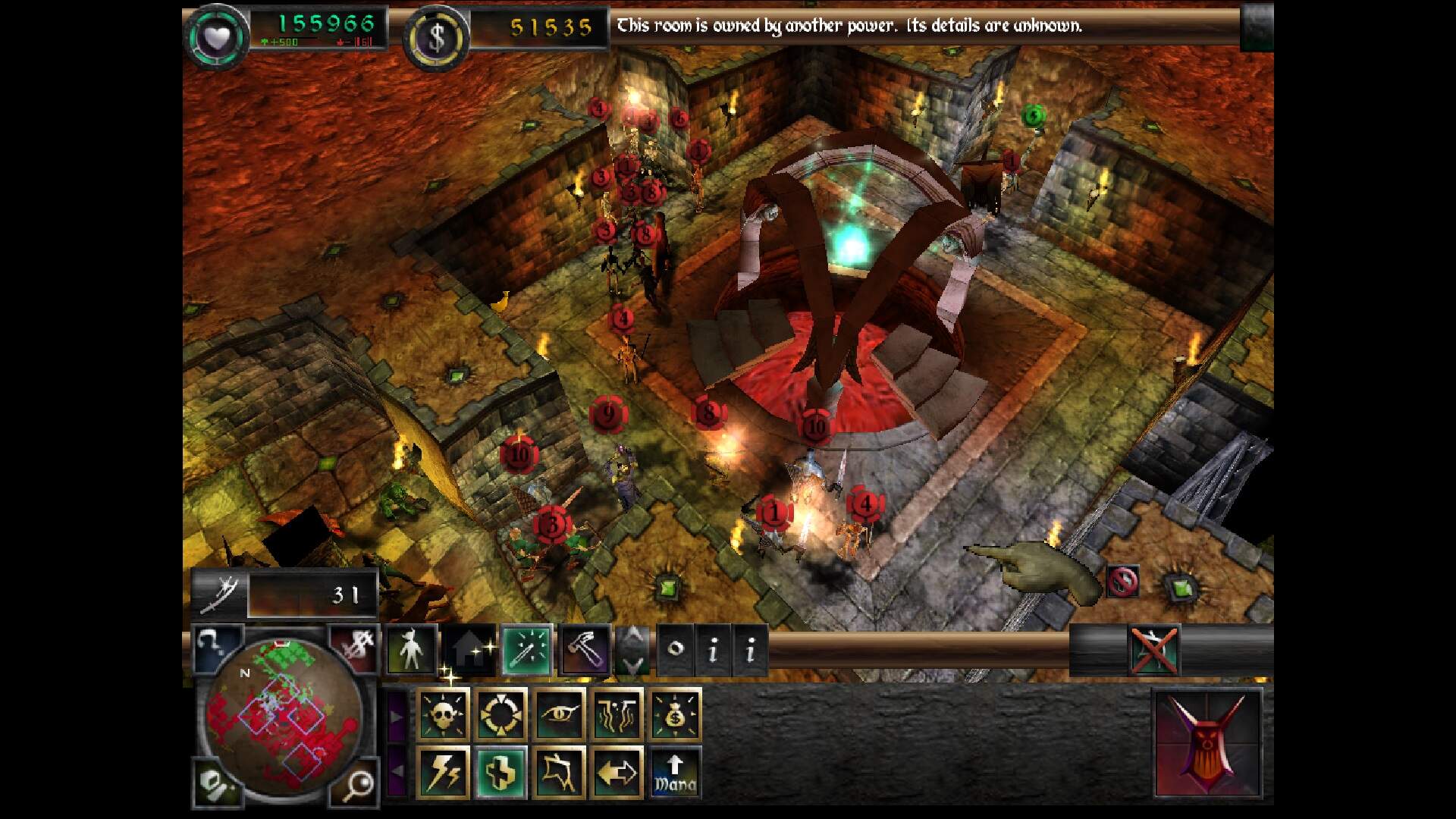Viewport: 1456px width, 819px height.
Task: Click the crossed-out creature icon
Action: point(1153,650)
